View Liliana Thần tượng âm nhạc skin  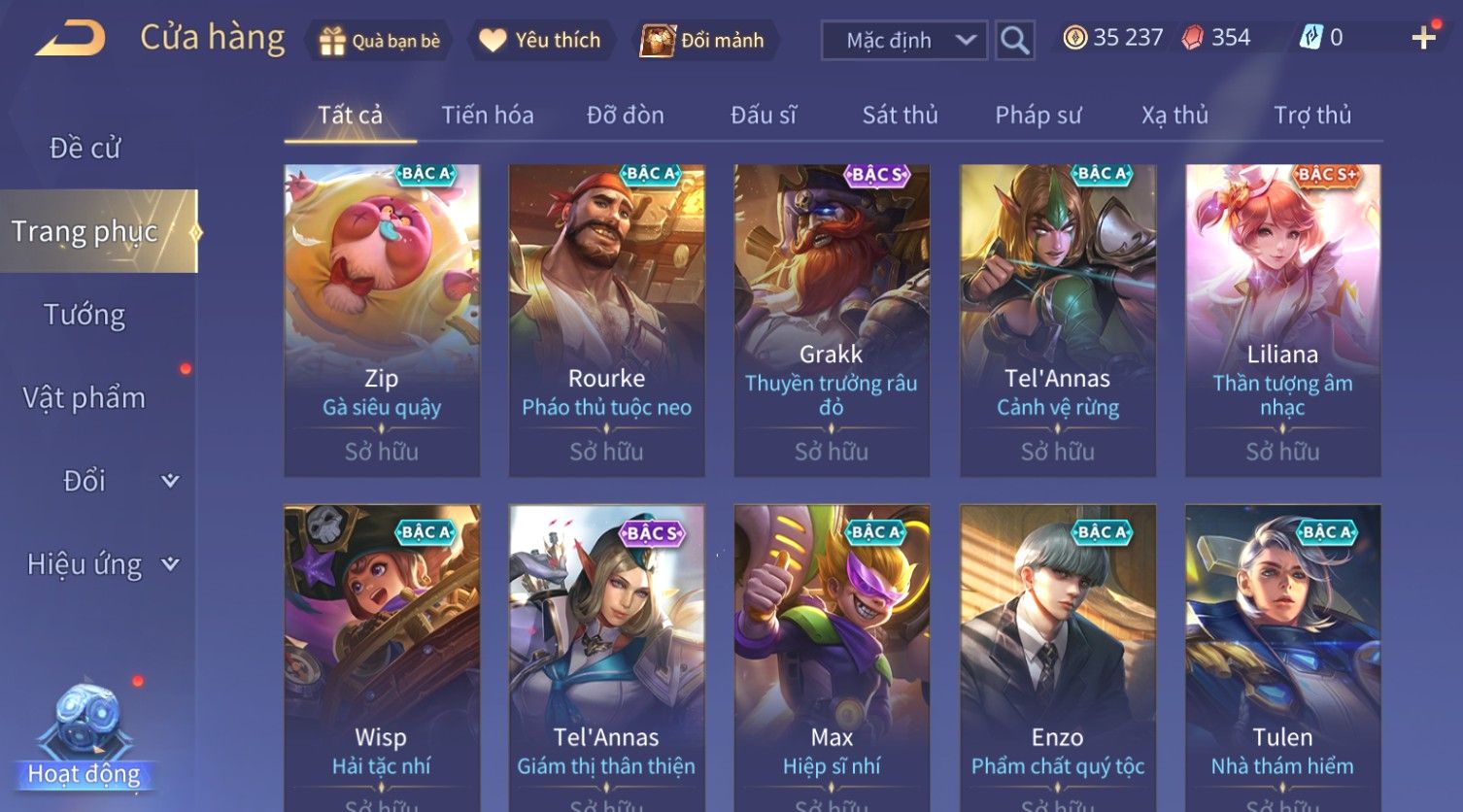click(1282, 321)
